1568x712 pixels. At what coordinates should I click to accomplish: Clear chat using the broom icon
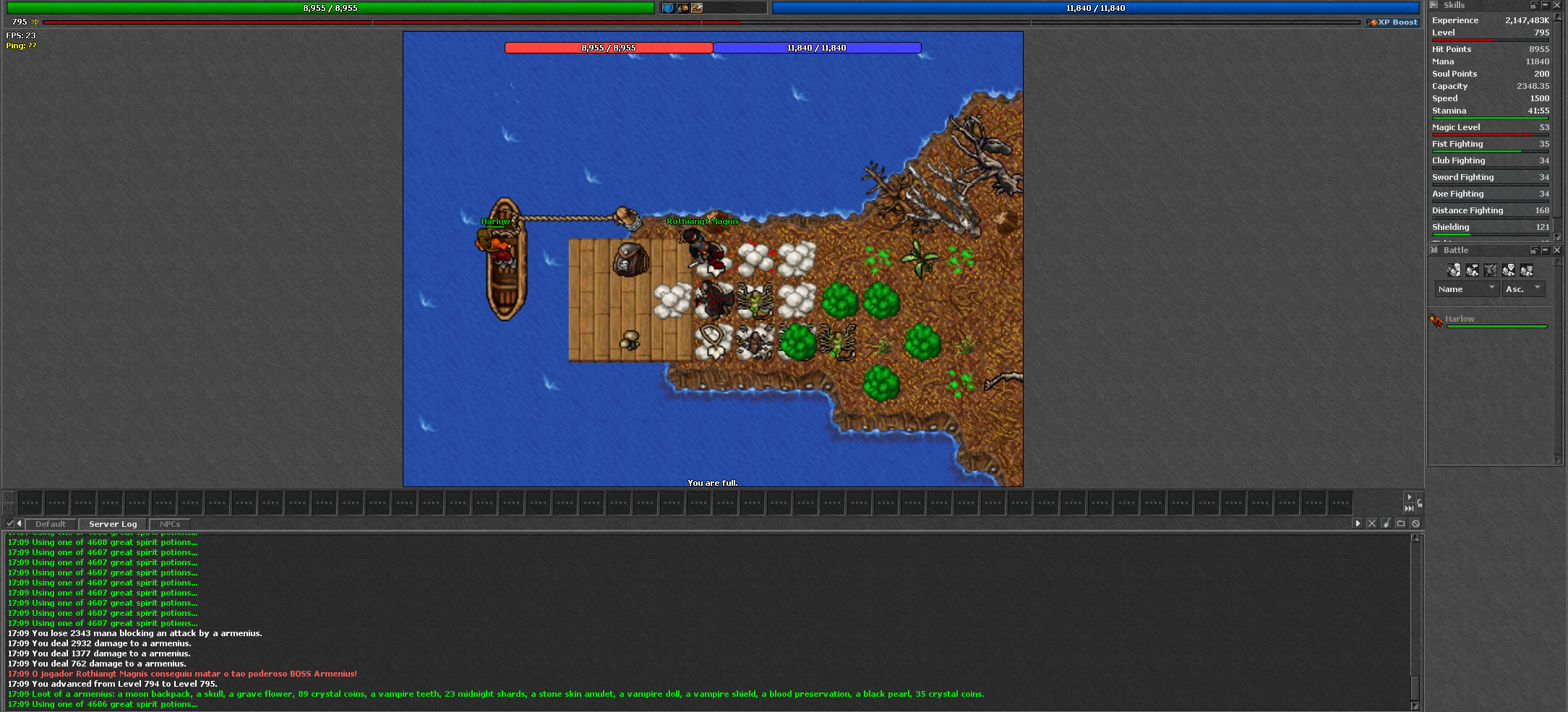[1386, 523]
